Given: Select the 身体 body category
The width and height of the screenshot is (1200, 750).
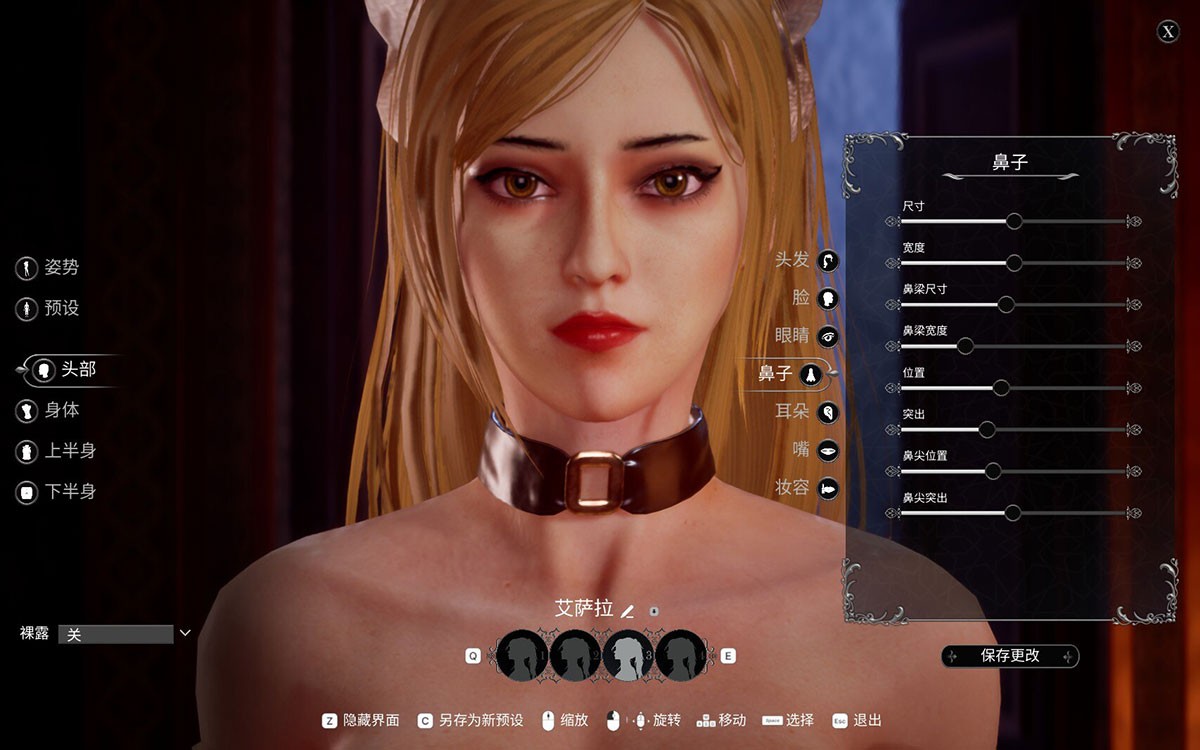Looking at the screenshot, I should click(48, 410).
